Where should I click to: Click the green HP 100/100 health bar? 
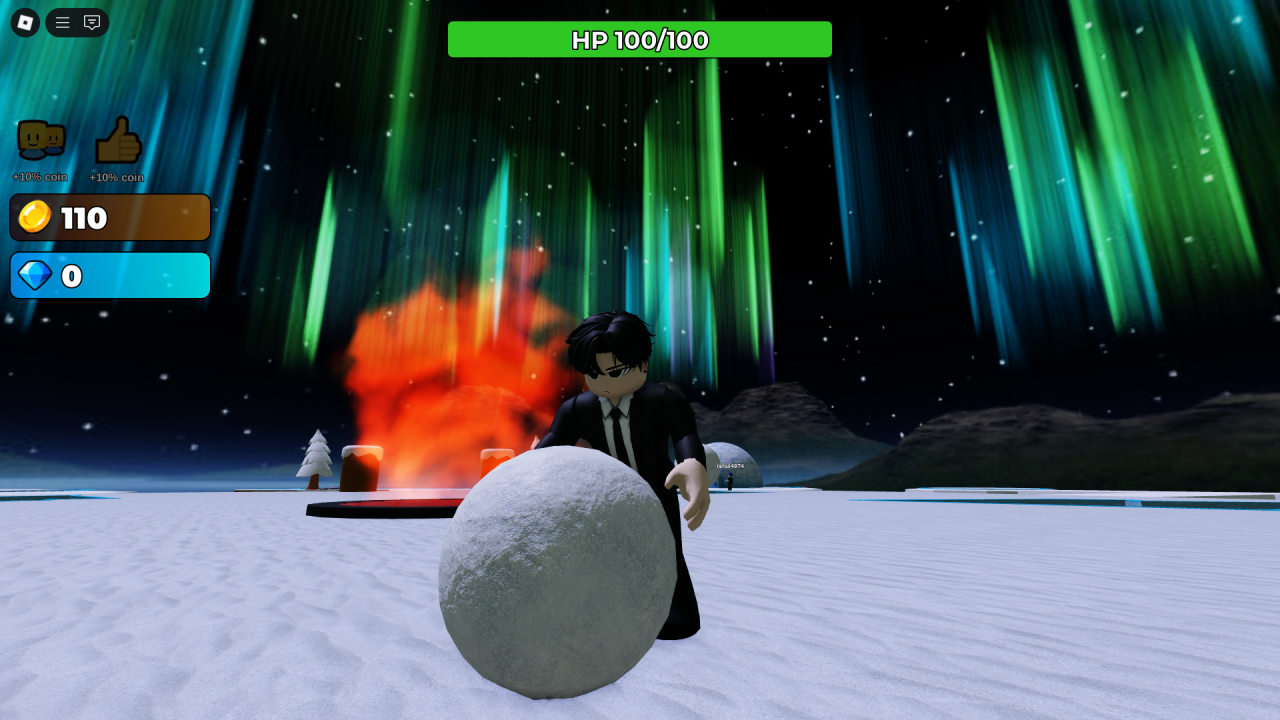coord(640,40)
